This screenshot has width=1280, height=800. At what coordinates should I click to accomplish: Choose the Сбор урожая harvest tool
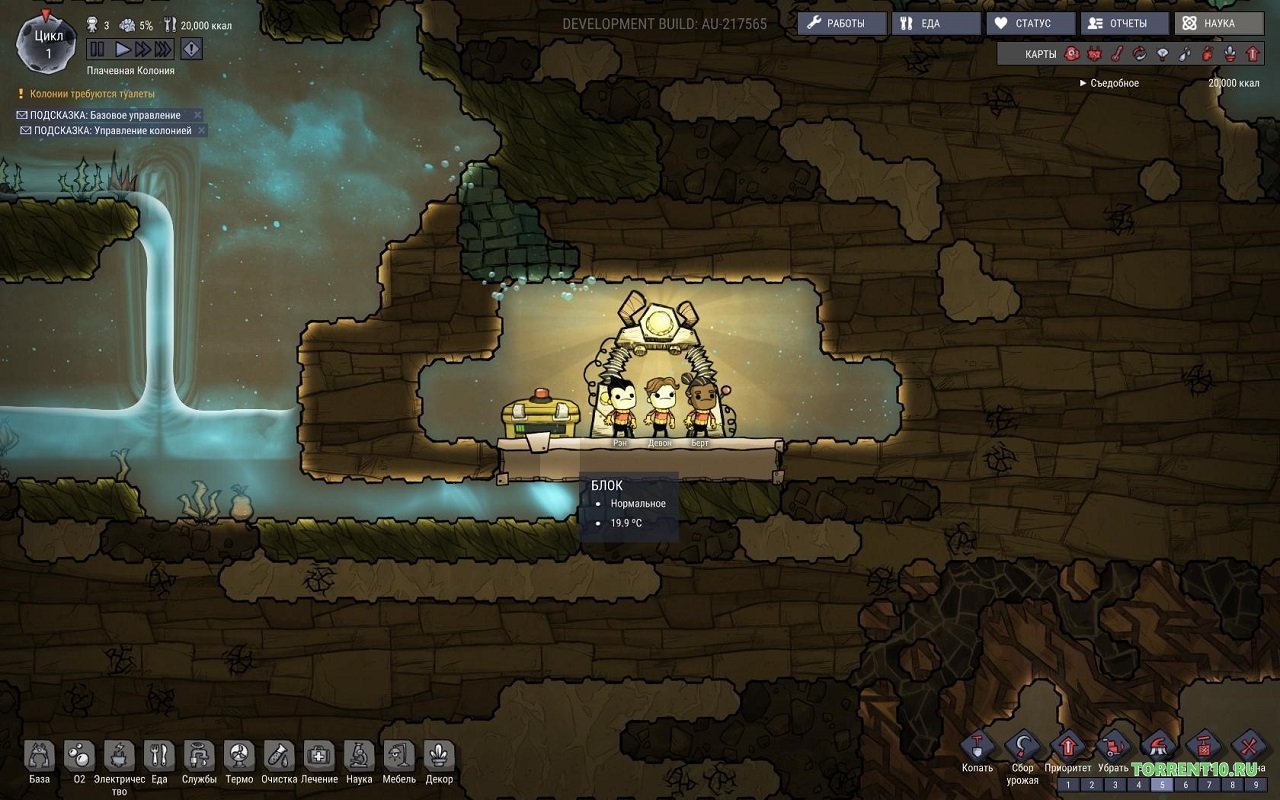[x=1022, y=747]
